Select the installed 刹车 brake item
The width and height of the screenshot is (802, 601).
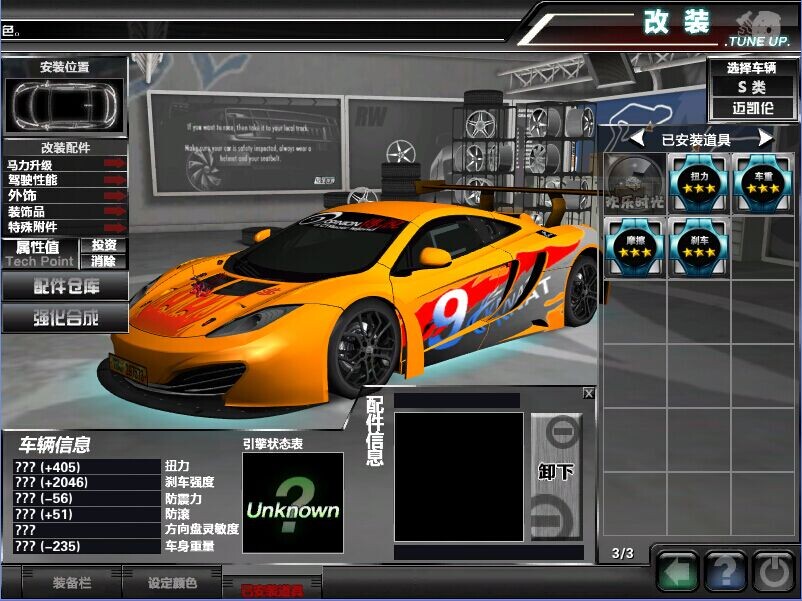click(699, 247)
